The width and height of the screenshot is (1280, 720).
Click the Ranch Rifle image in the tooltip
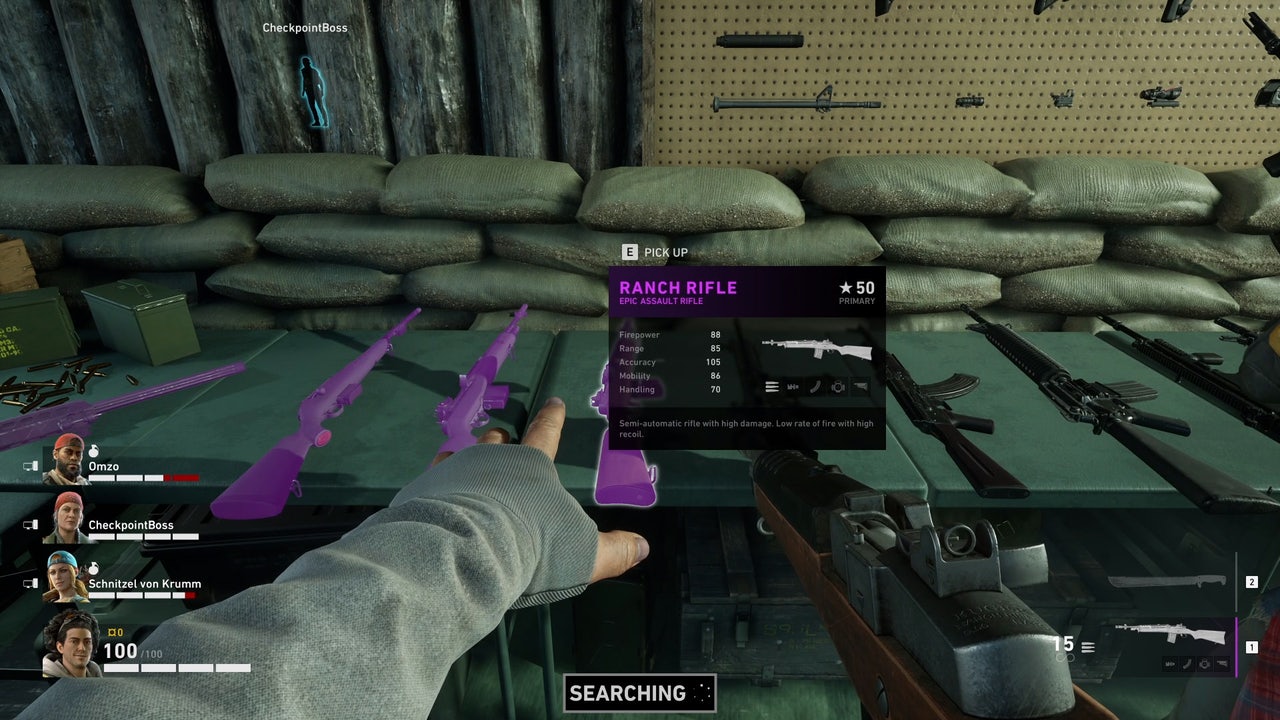pyautogui.click(x=816, y=350)
